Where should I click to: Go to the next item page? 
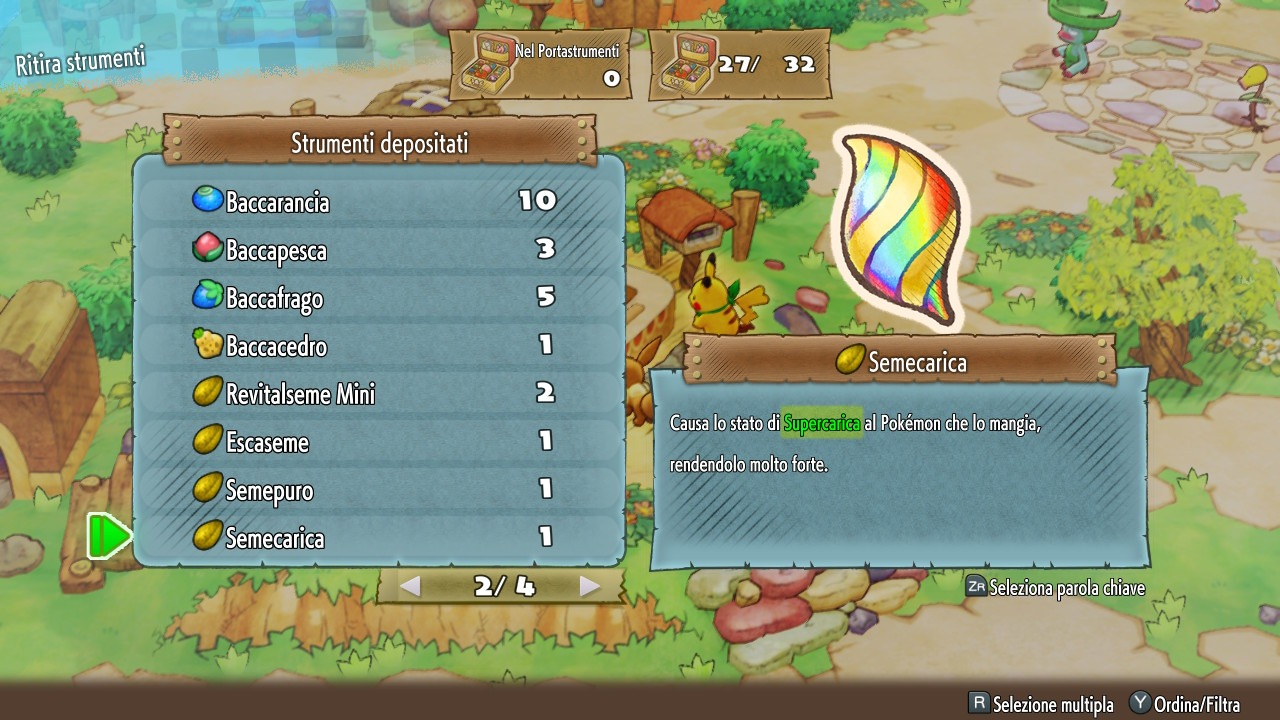click(x=590, y=587)
